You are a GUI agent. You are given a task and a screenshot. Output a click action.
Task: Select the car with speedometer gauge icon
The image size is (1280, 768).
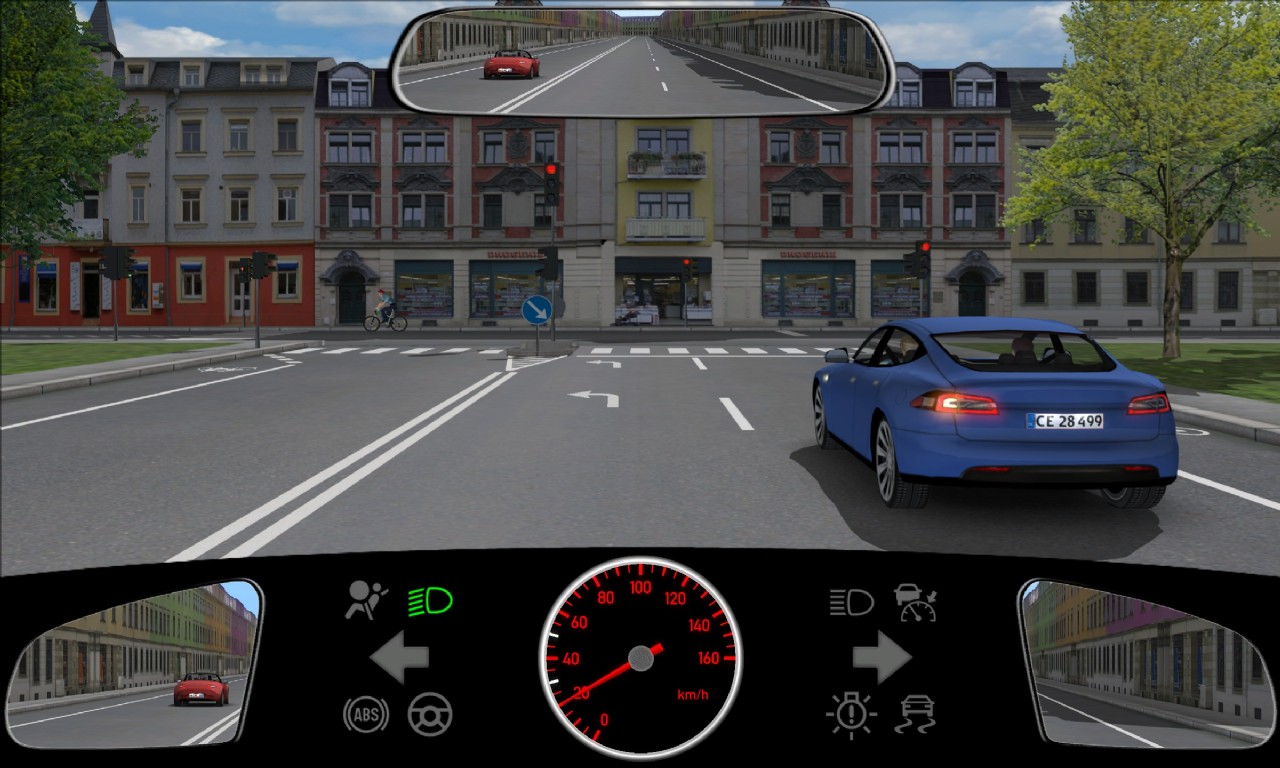pos(915,602)
